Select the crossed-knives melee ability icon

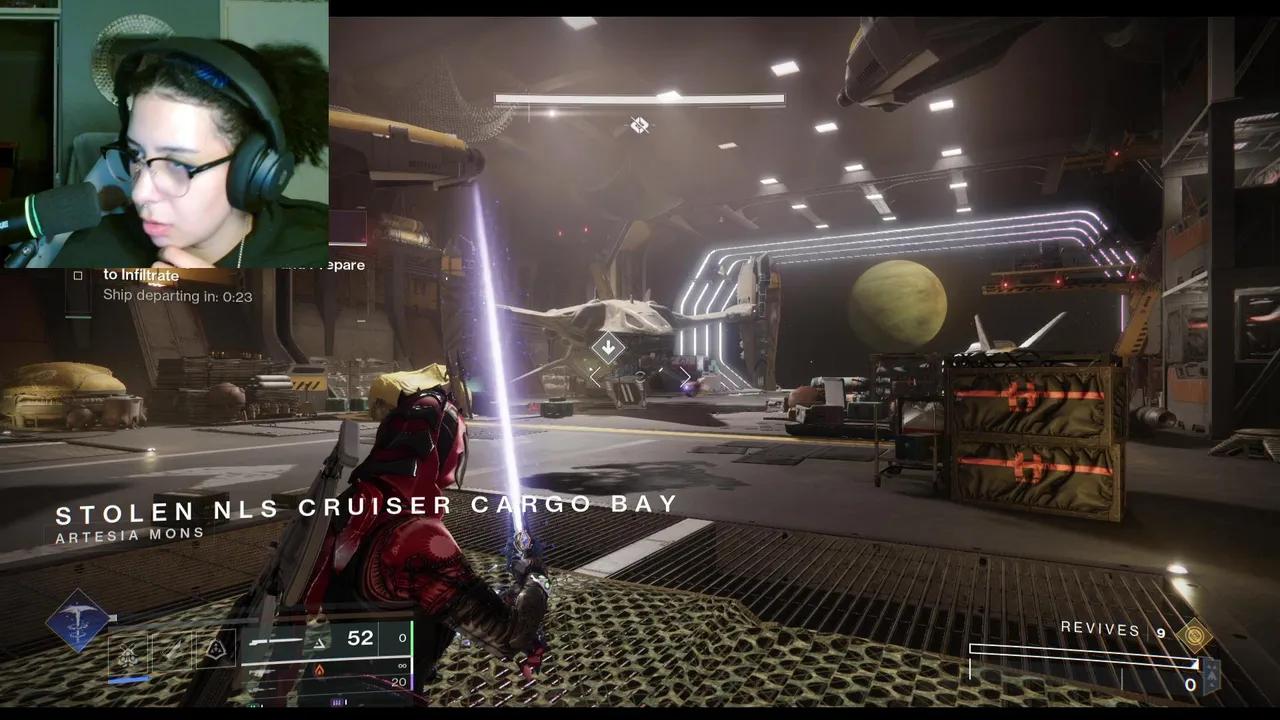(x=127, y=650)
